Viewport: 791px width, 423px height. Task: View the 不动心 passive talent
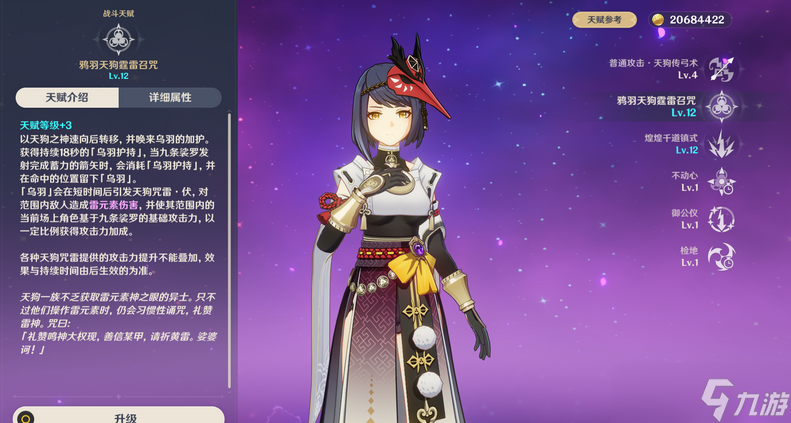721,181
